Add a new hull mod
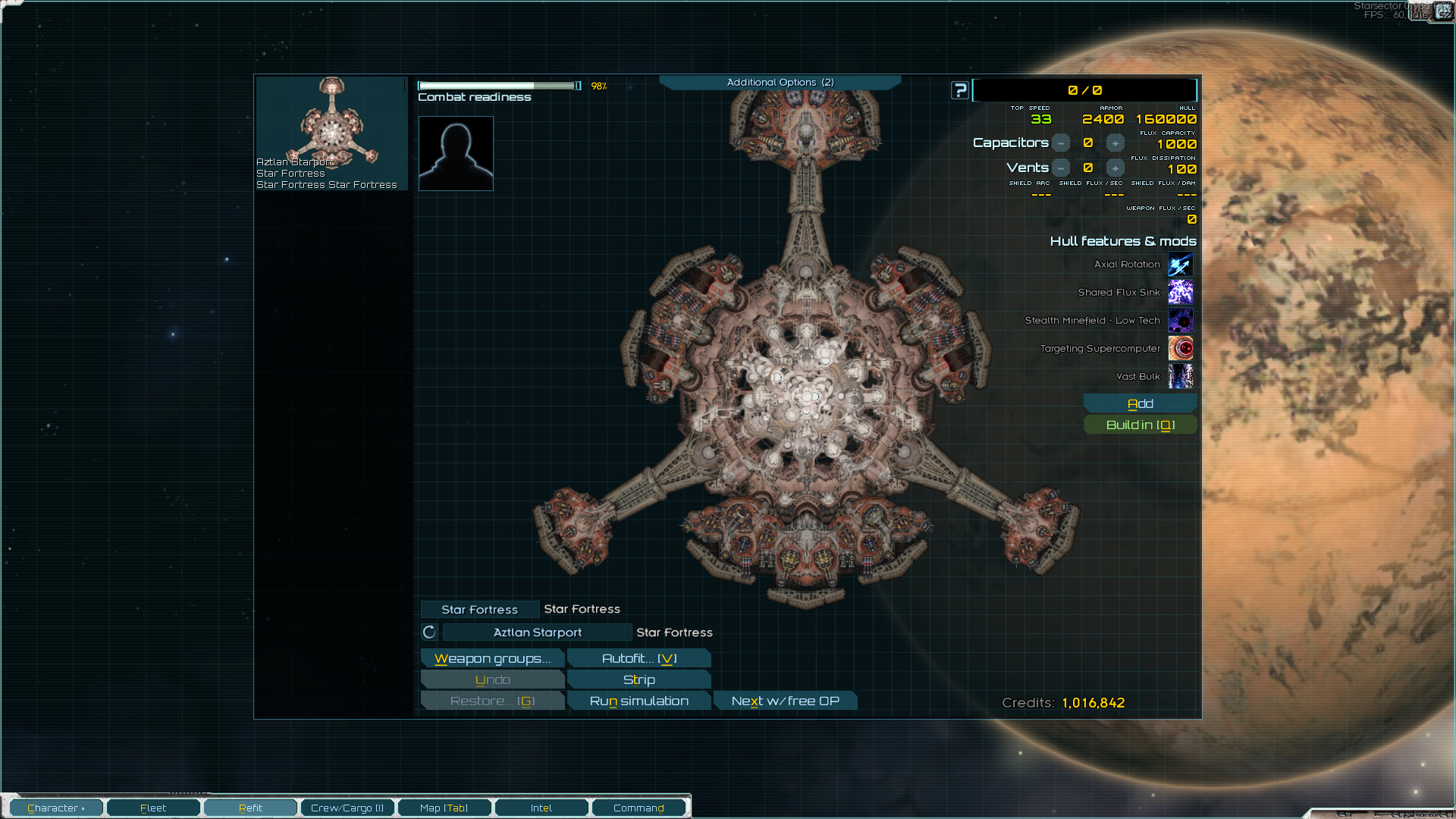This screenshot has height=819, width=1456. click(x=1140, y=403)
